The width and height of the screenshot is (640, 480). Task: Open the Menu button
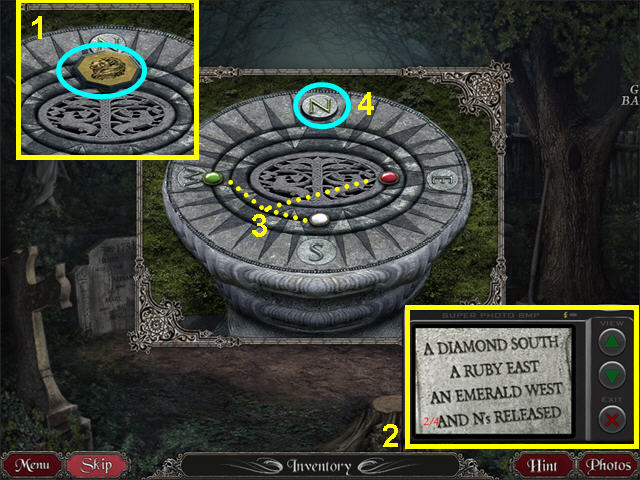coord(35,465)
